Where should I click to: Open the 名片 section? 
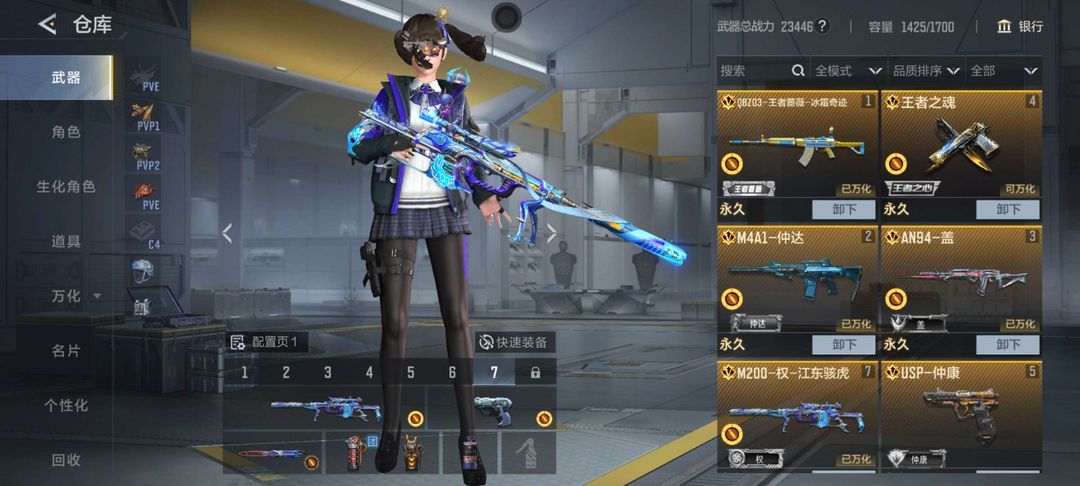pyautogui.click(x=66, y=351)
